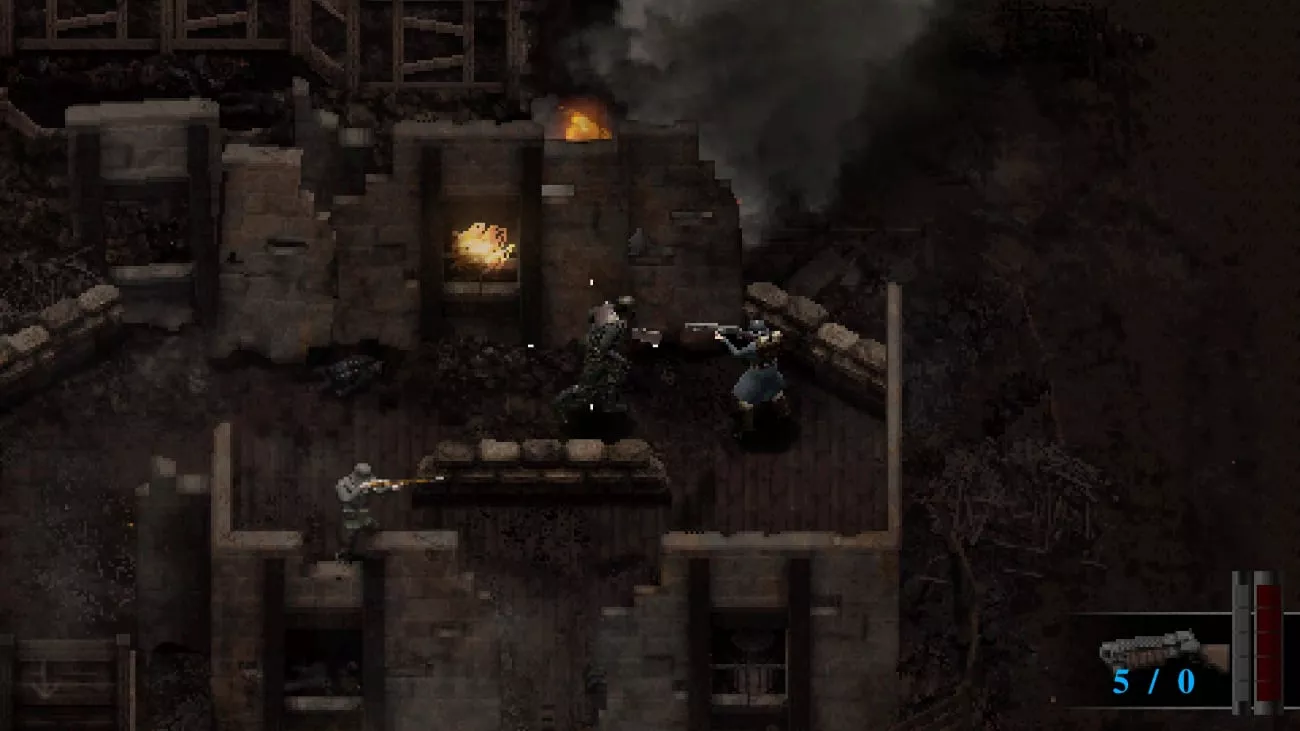The width and height of the screenshot is (1300, 731).
Task: Toggle the red health gauge segment at top
Action: 1268,595
